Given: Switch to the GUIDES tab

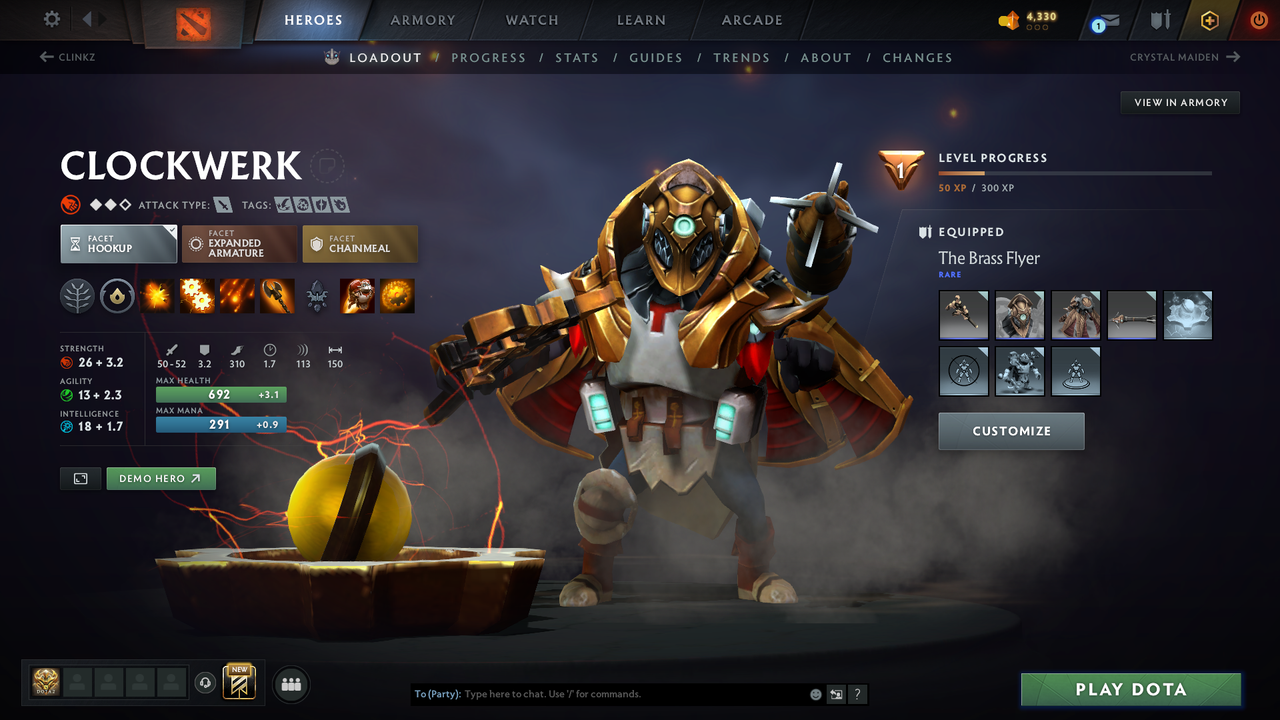Looking at the screenshot, I should (656, 57).
